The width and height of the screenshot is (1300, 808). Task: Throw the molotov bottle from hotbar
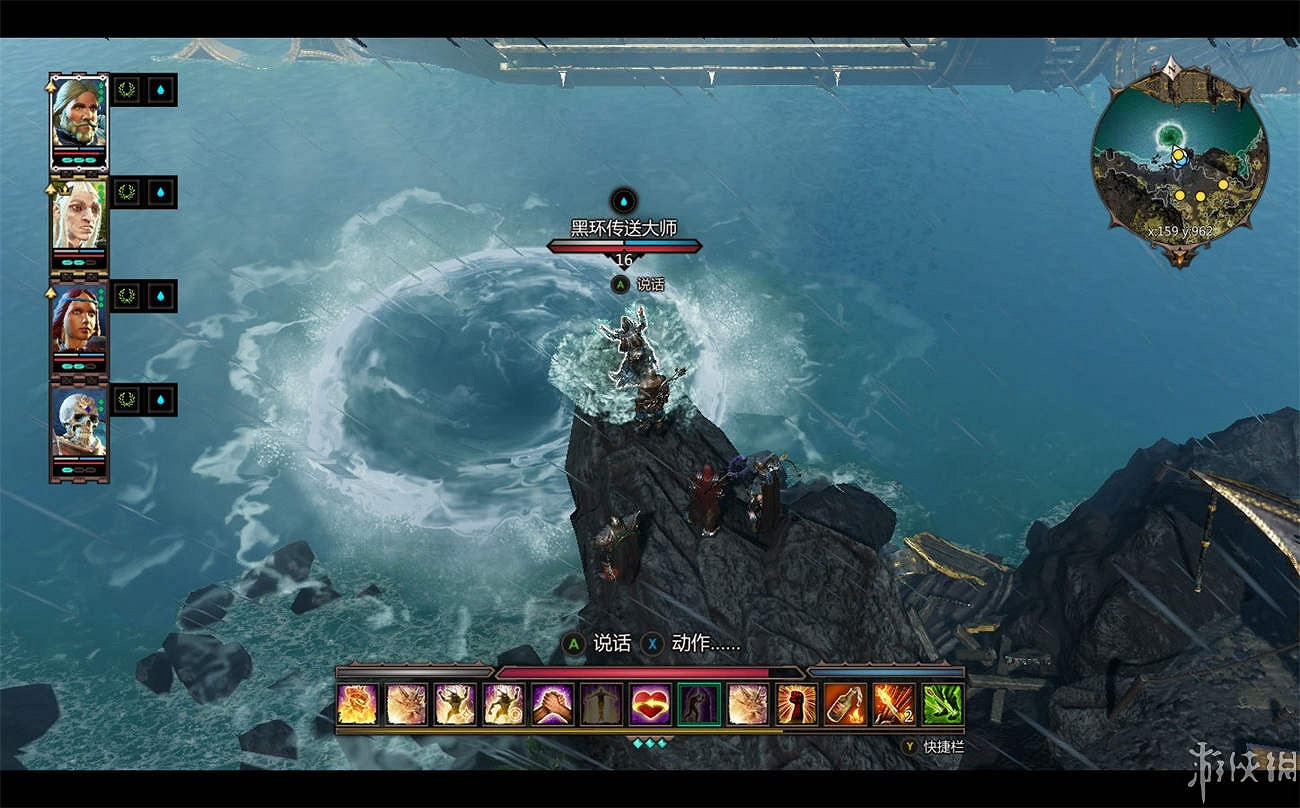pyautogui.click(x=845, y=704)
